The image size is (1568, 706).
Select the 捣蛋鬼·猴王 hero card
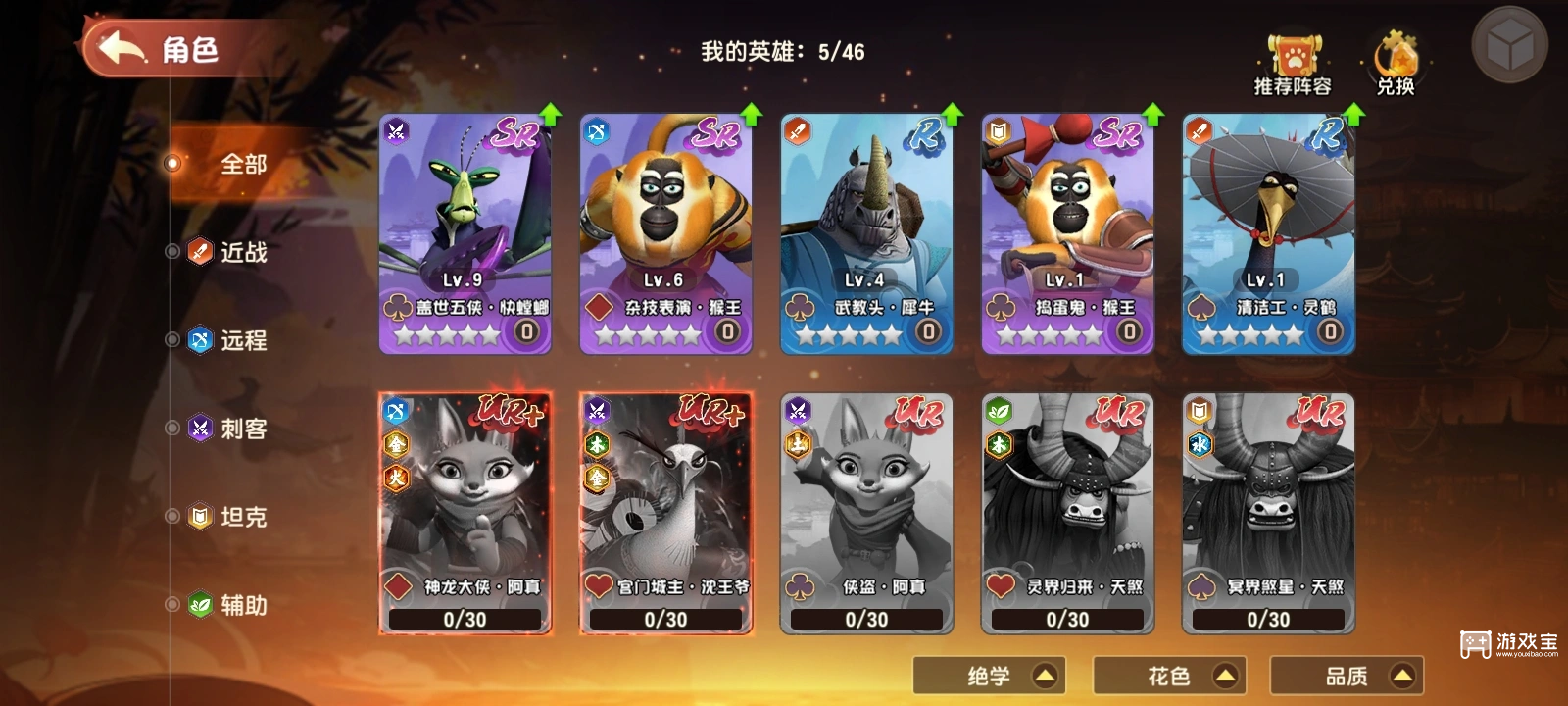1067,233
